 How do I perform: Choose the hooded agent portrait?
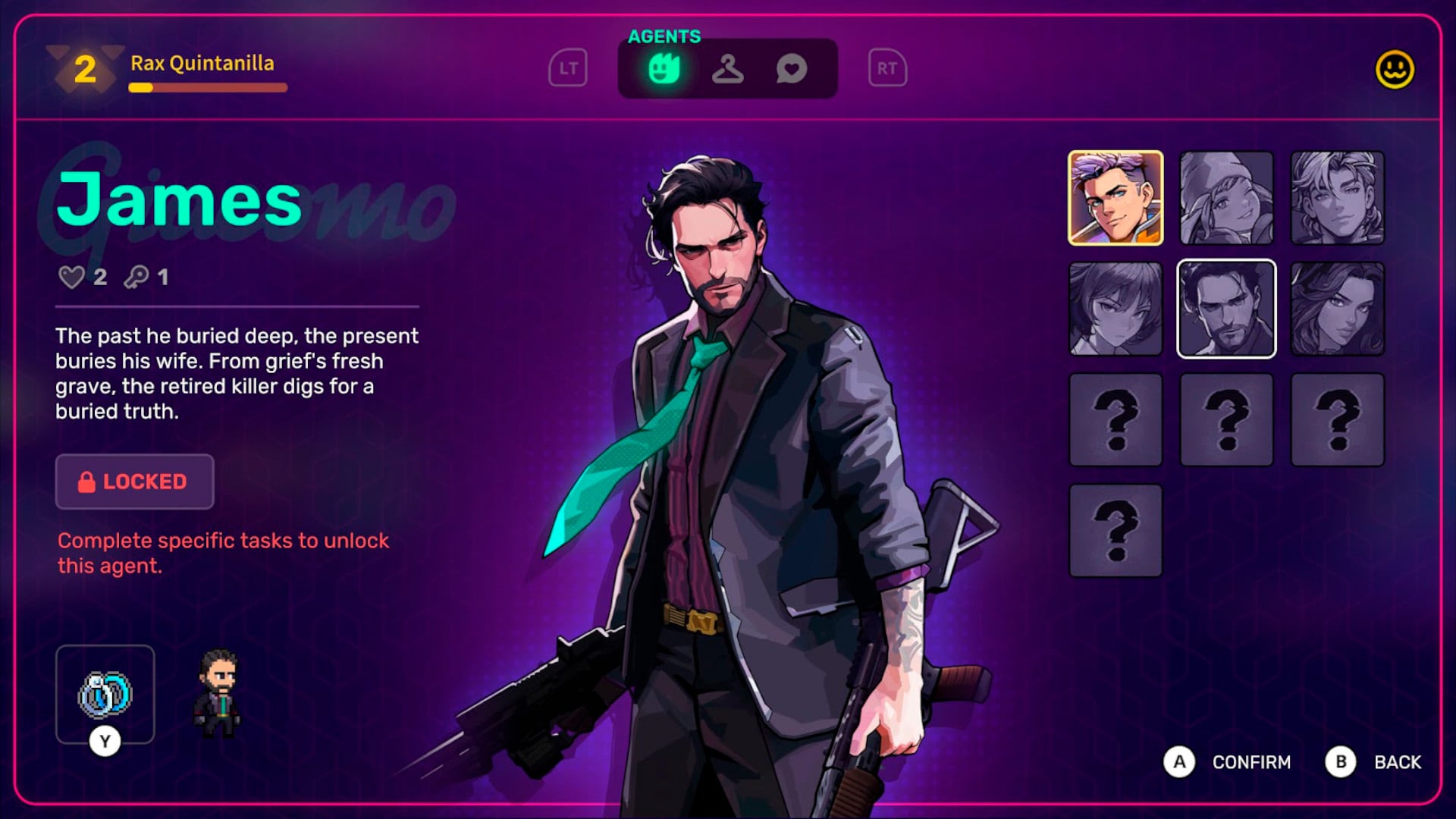coord(1226,198)
